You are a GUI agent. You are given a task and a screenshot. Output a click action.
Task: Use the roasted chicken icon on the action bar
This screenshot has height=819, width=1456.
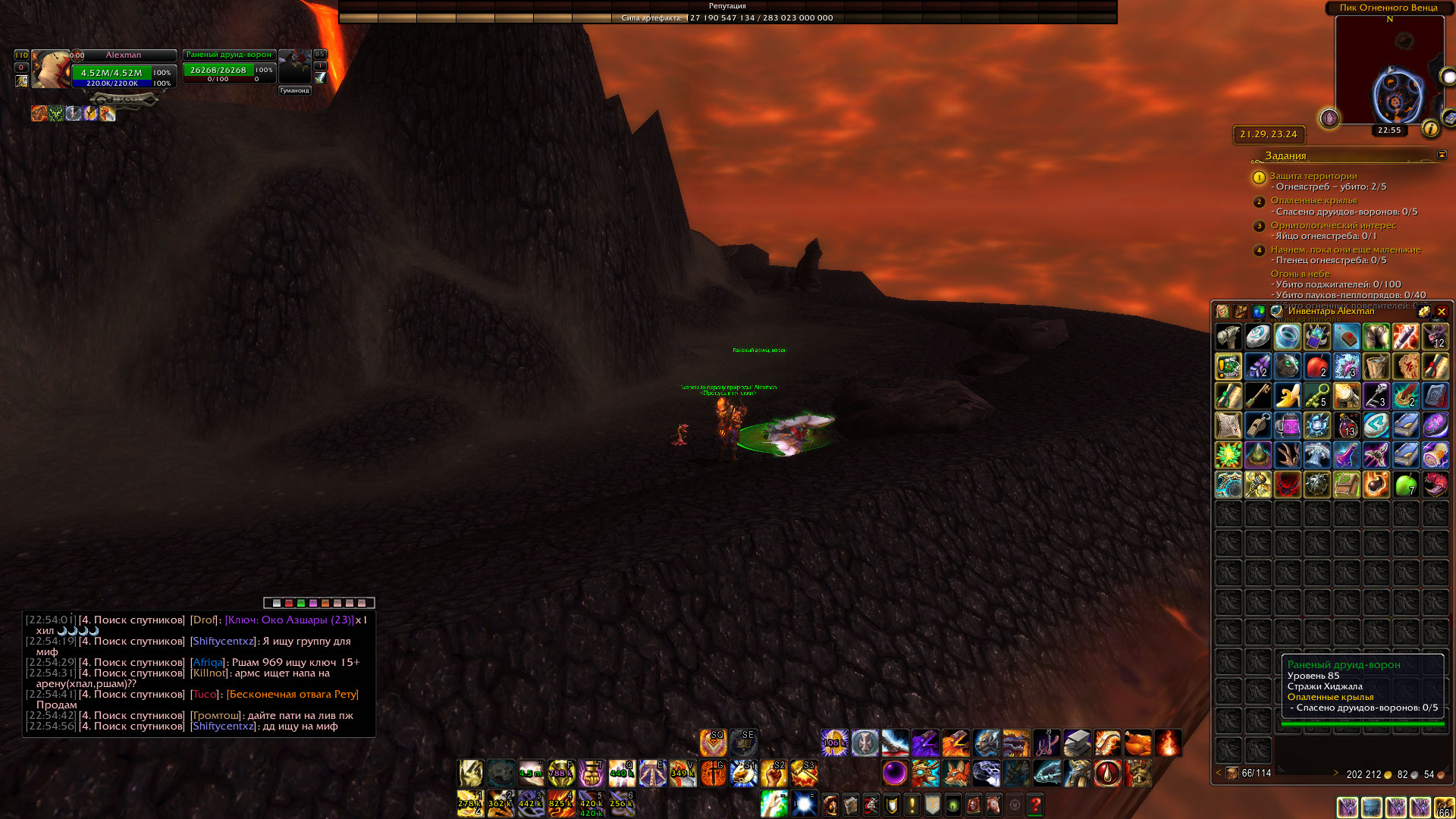pyautogui.click(x=1137, y=743)
